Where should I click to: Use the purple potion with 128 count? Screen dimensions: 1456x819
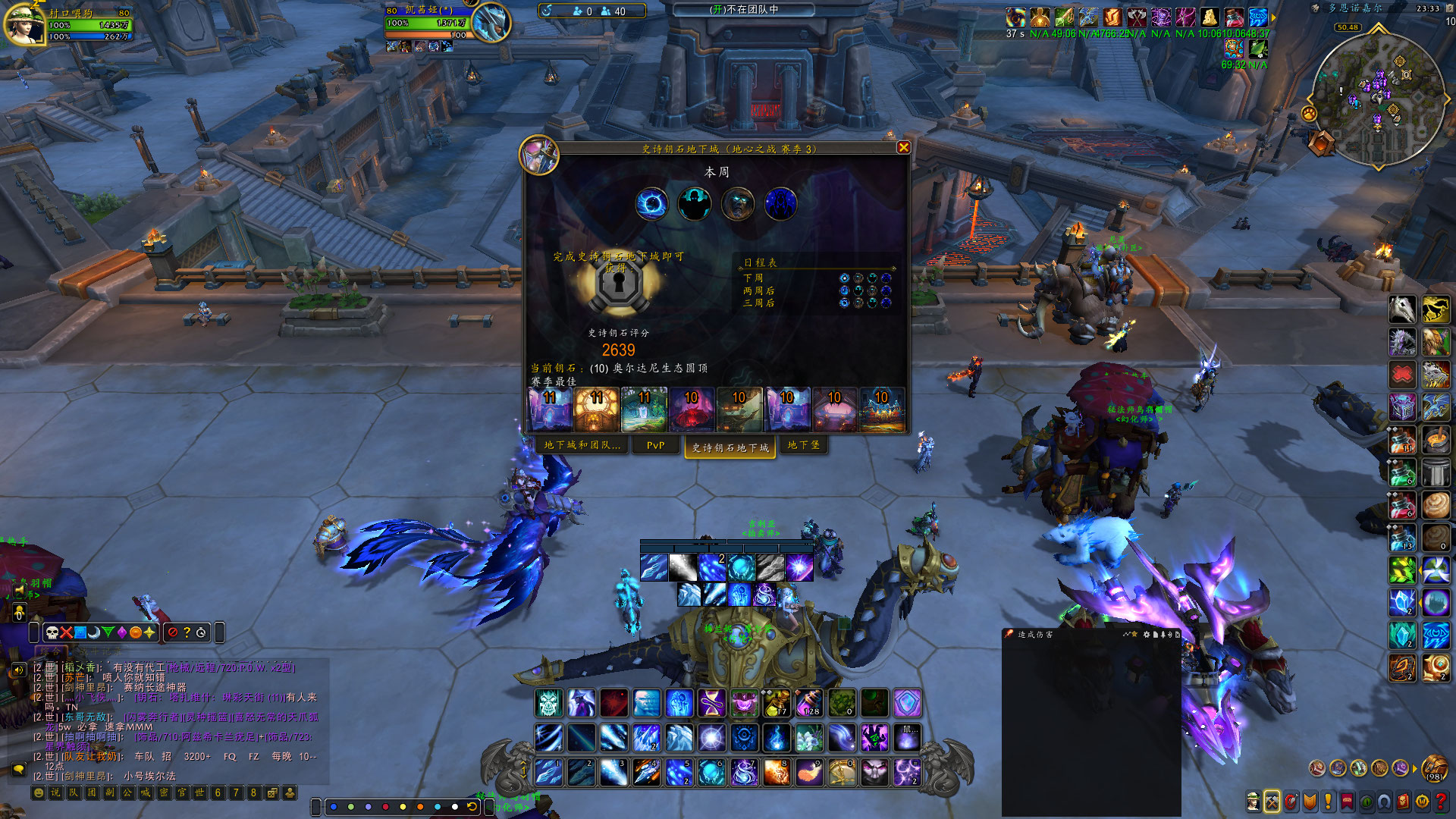(x=808, y=703)
